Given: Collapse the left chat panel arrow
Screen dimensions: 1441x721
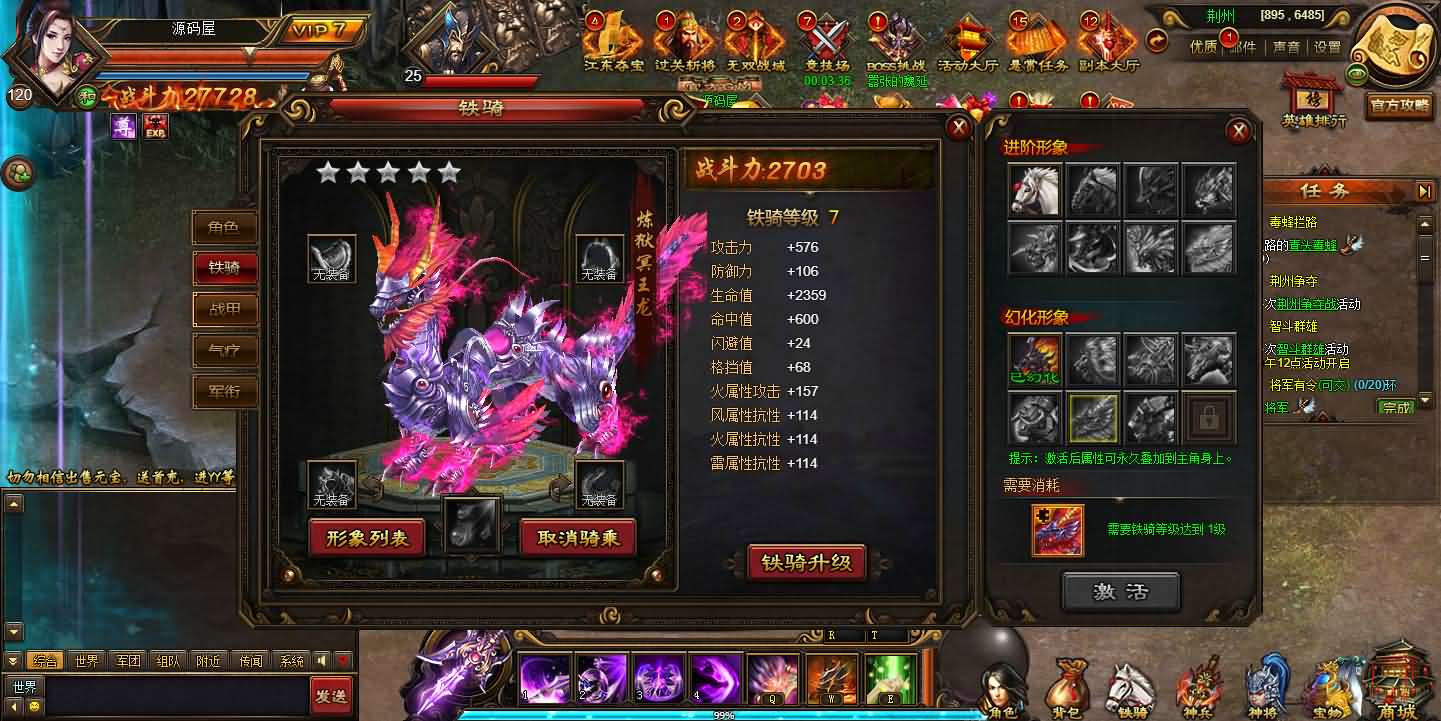Looking at the screenshot, I should point(11,659).
